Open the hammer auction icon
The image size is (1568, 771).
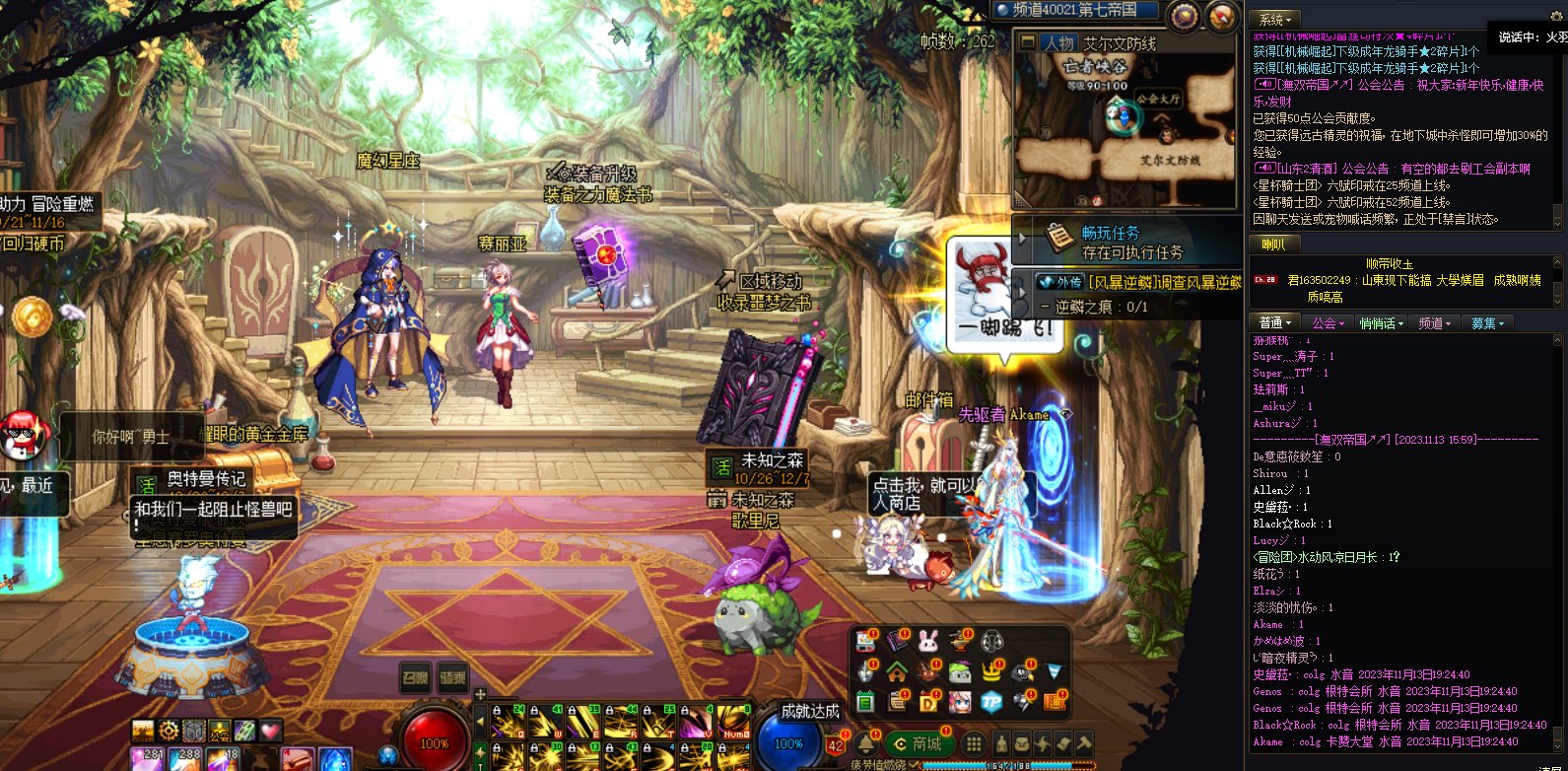[x=1084, y=743]
